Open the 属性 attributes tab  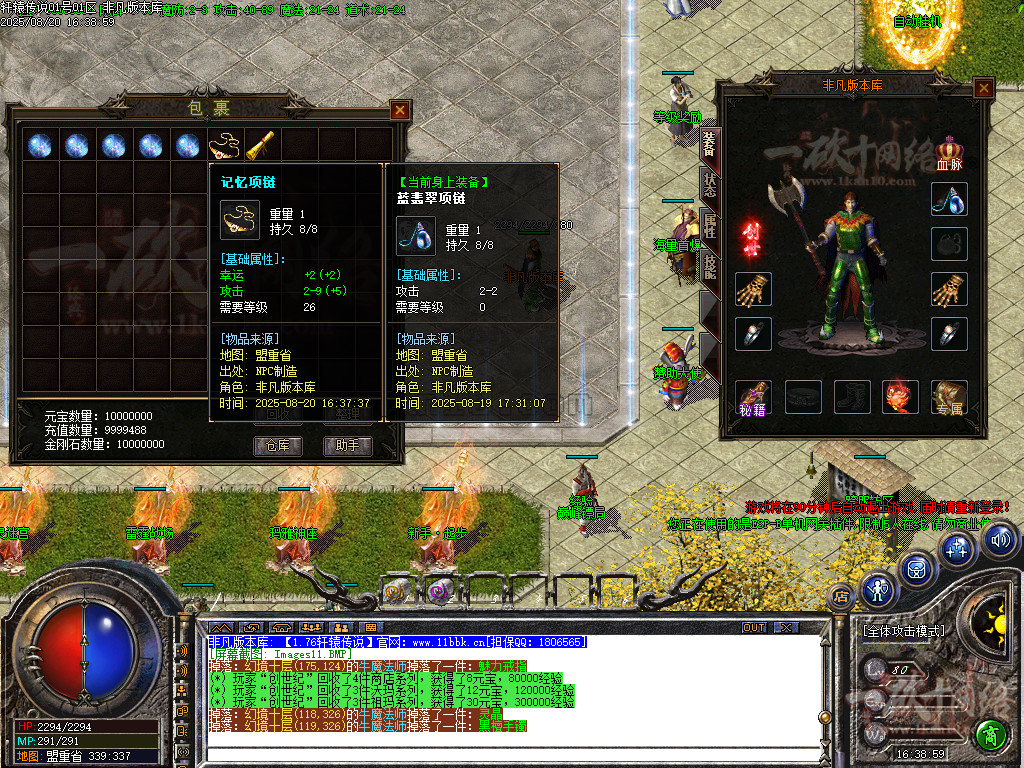click(x=709, y=225)
